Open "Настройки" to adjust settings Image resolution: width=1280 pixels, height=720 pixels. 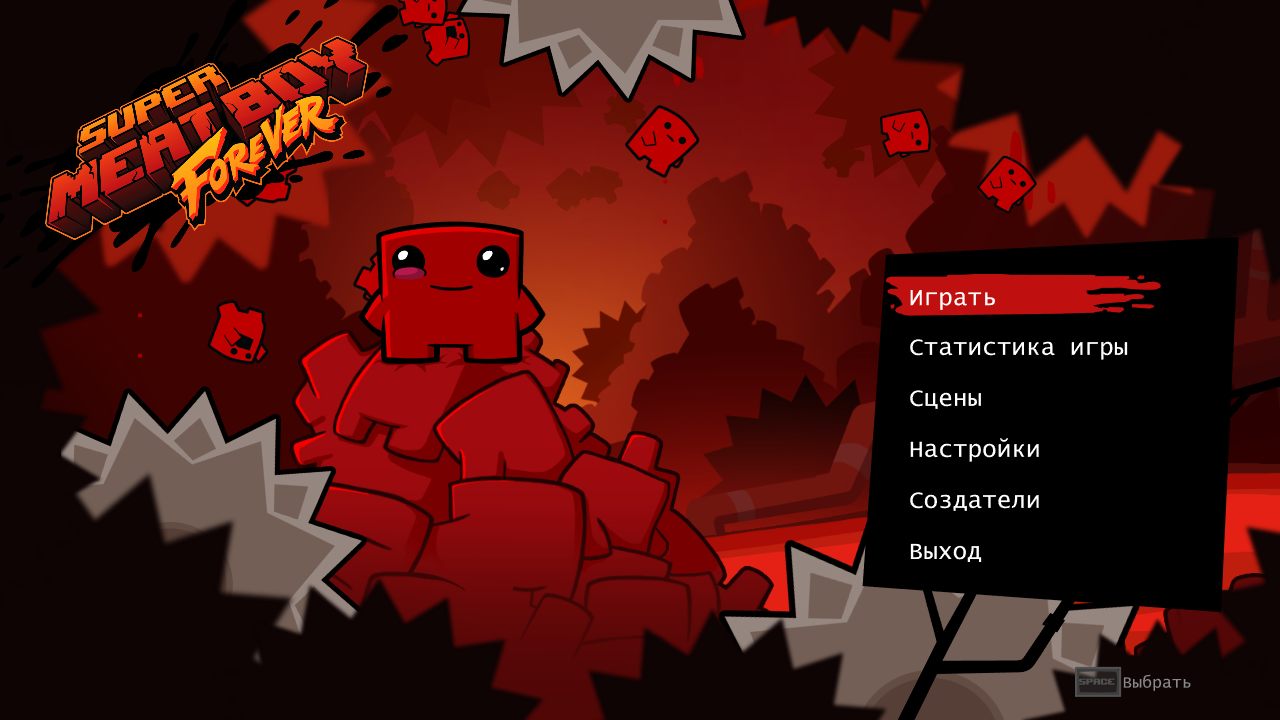click(975, 448)
